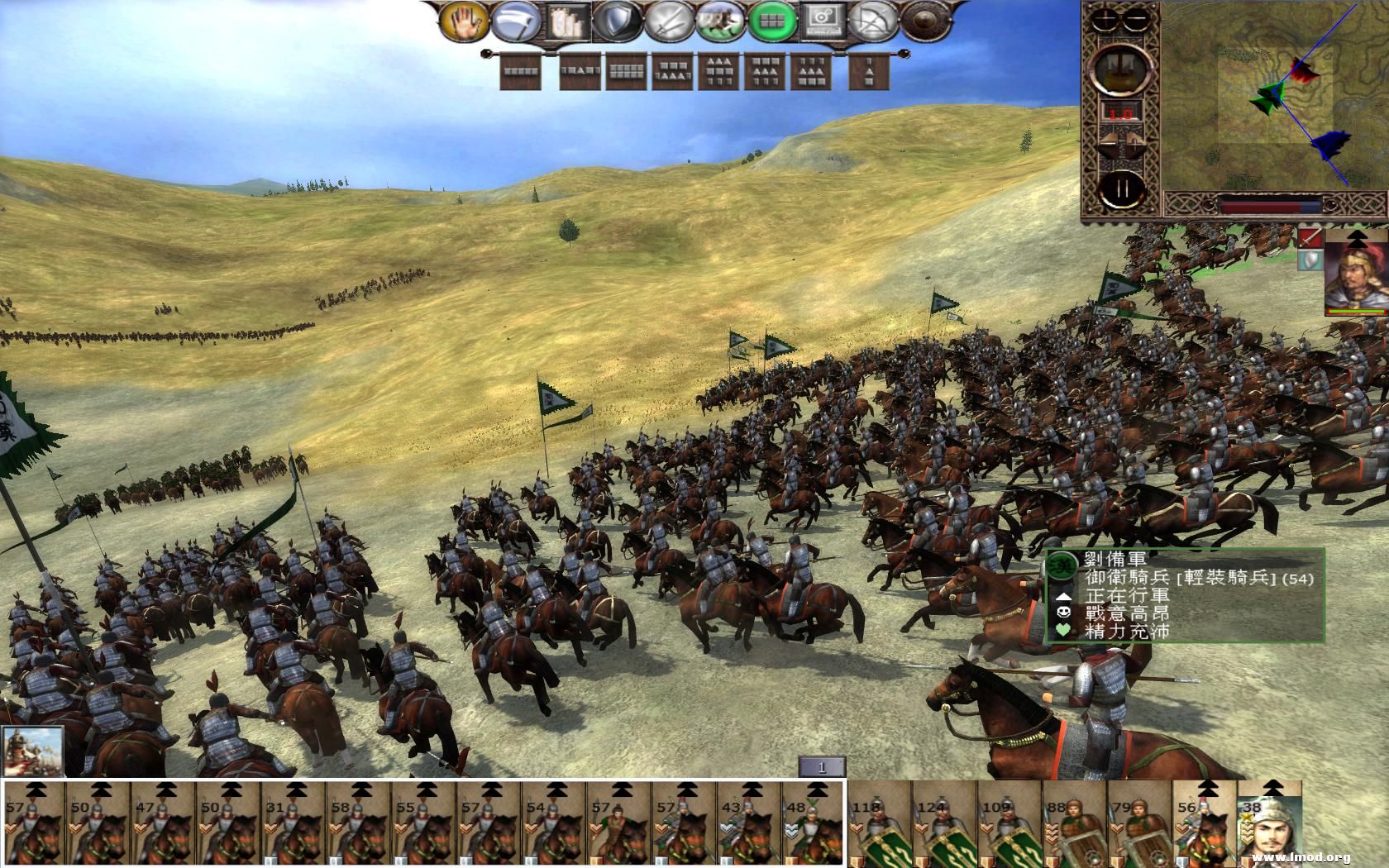Image resolution: width=1389 pixels, height=868 pixels.
Task: Zoom out the minimap with the minus button
Action: 1135,18
